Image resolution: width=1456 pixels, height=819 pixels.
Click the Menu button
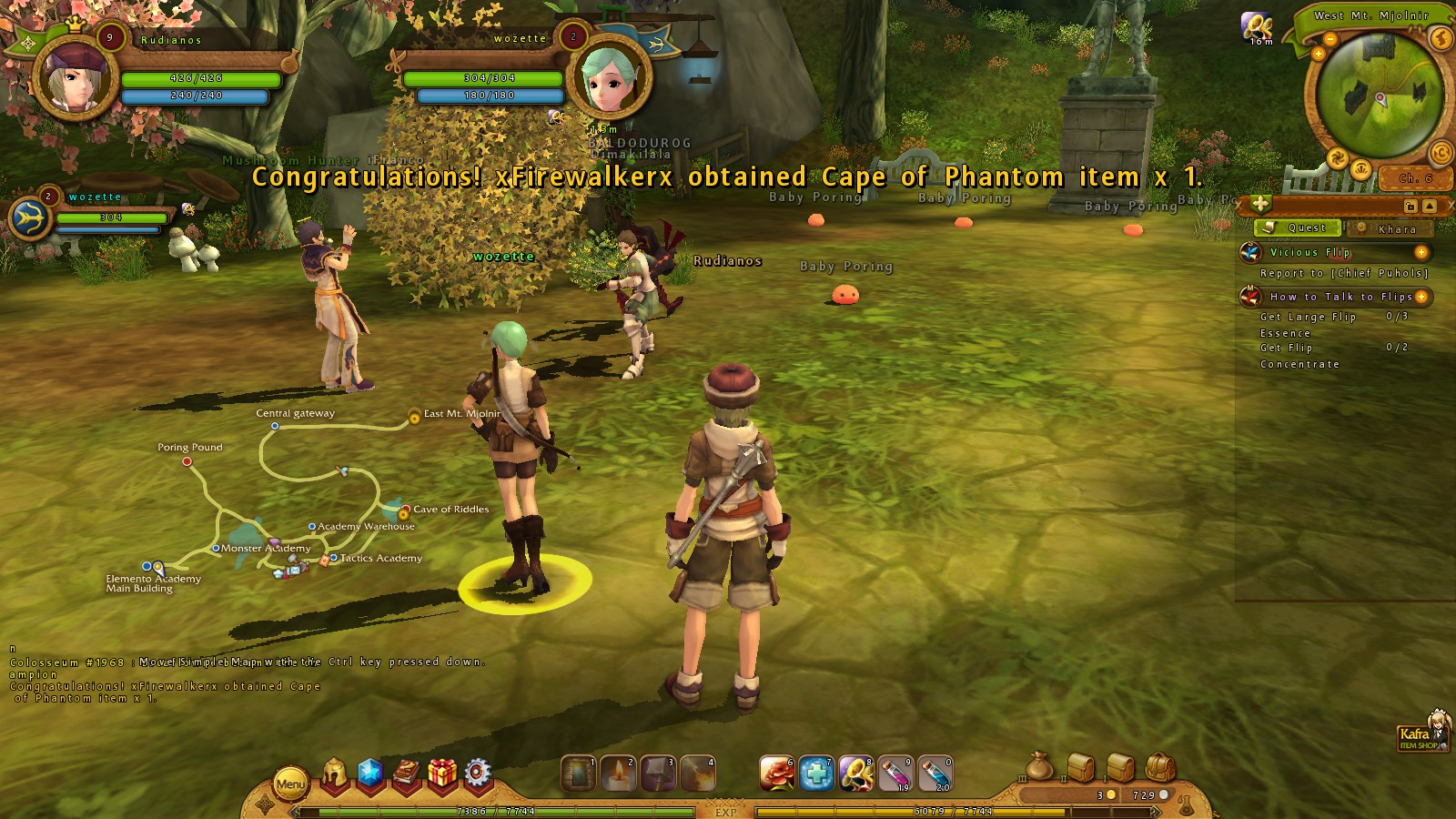coord(291,784)
